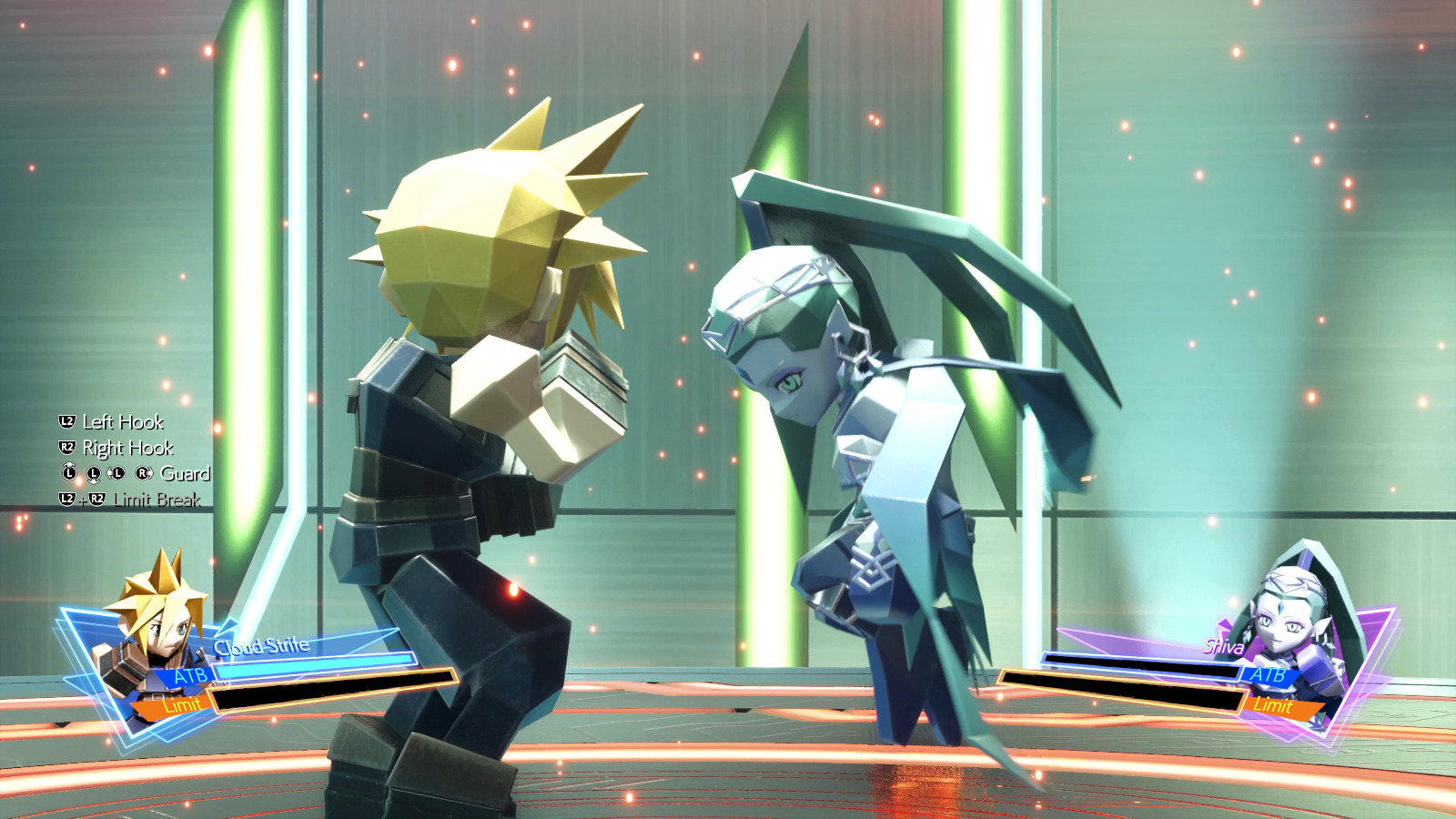Select the Limit Break command text

coord(159,499)
